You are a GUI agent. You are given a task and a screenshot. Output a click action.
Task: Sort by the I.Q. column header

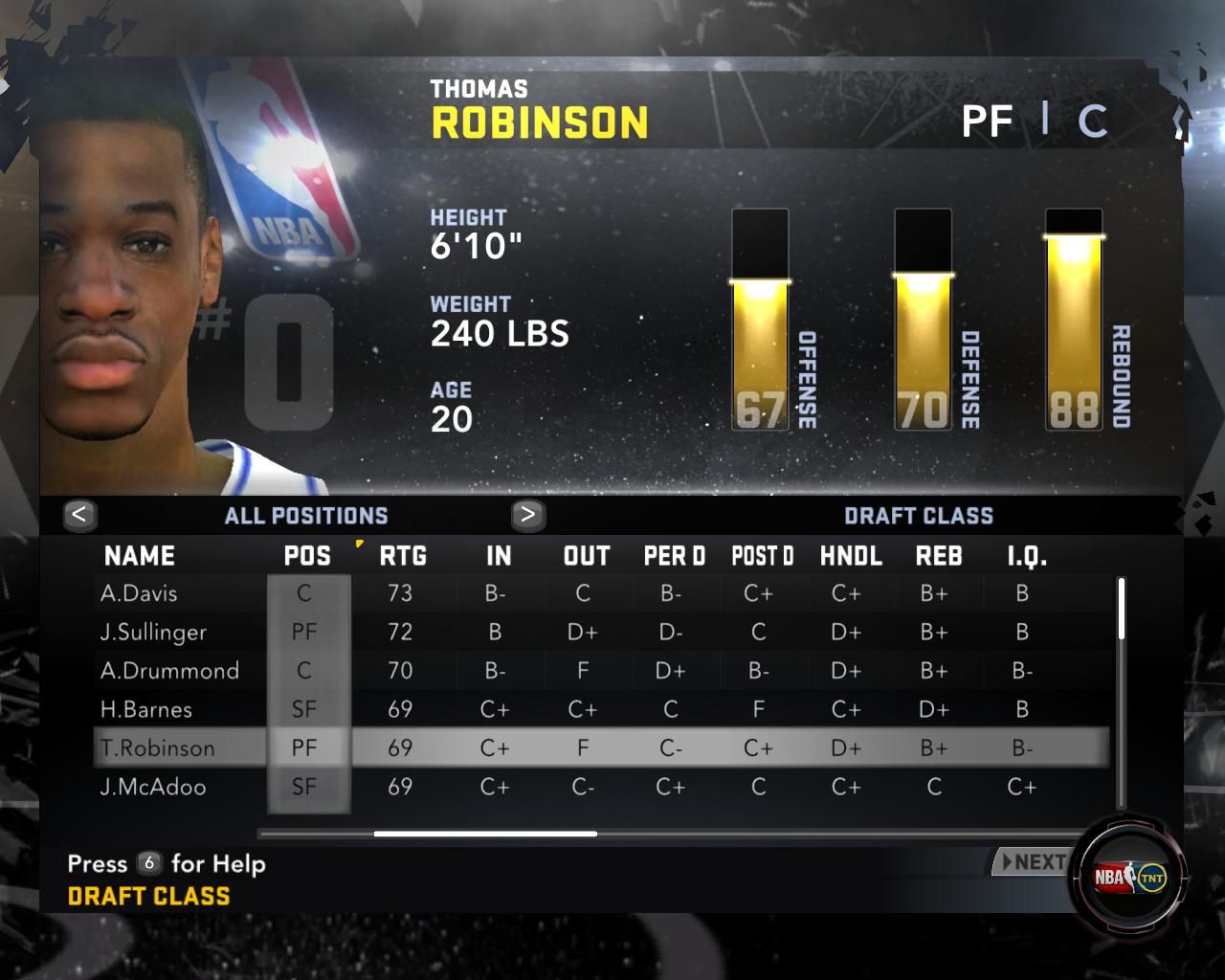pos(1026,556)
